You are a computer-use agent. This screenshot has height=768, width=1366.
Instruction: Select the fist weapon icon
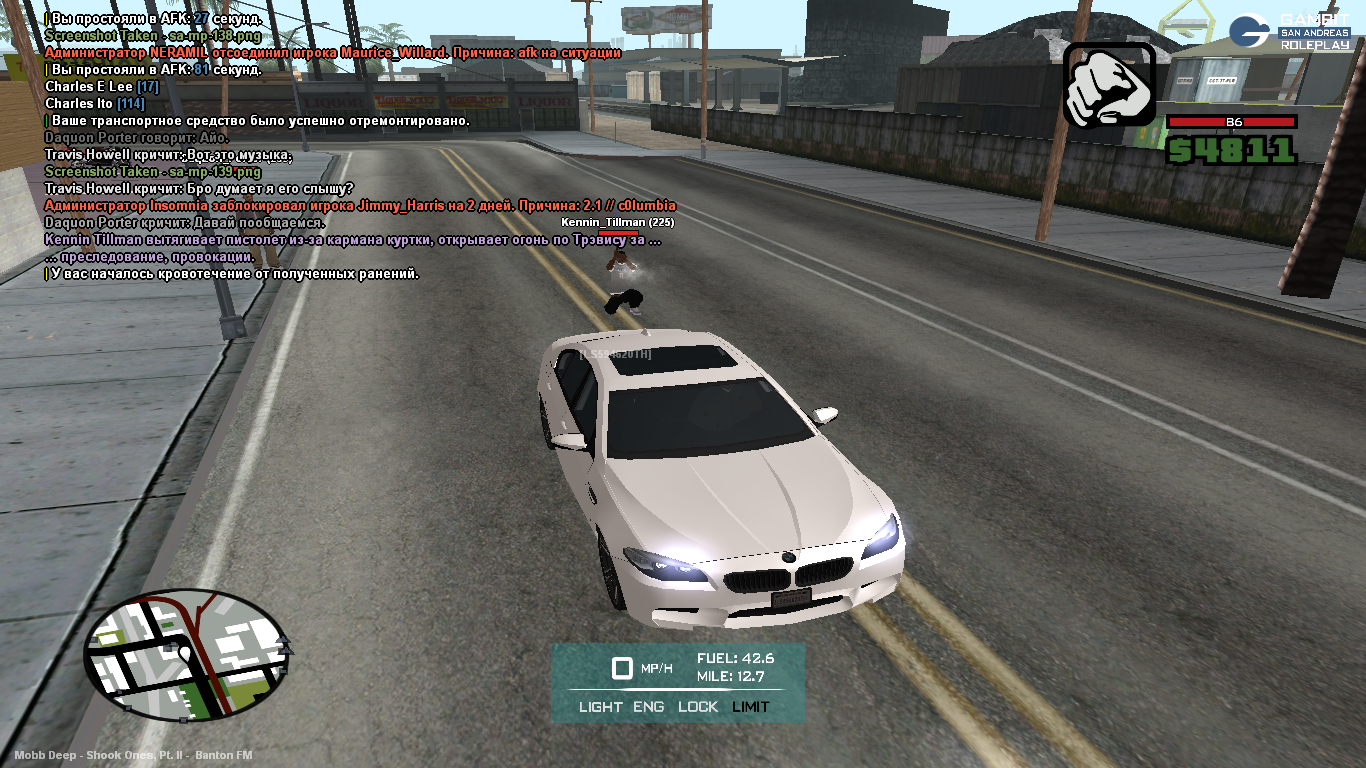[x=1108, y=85]
